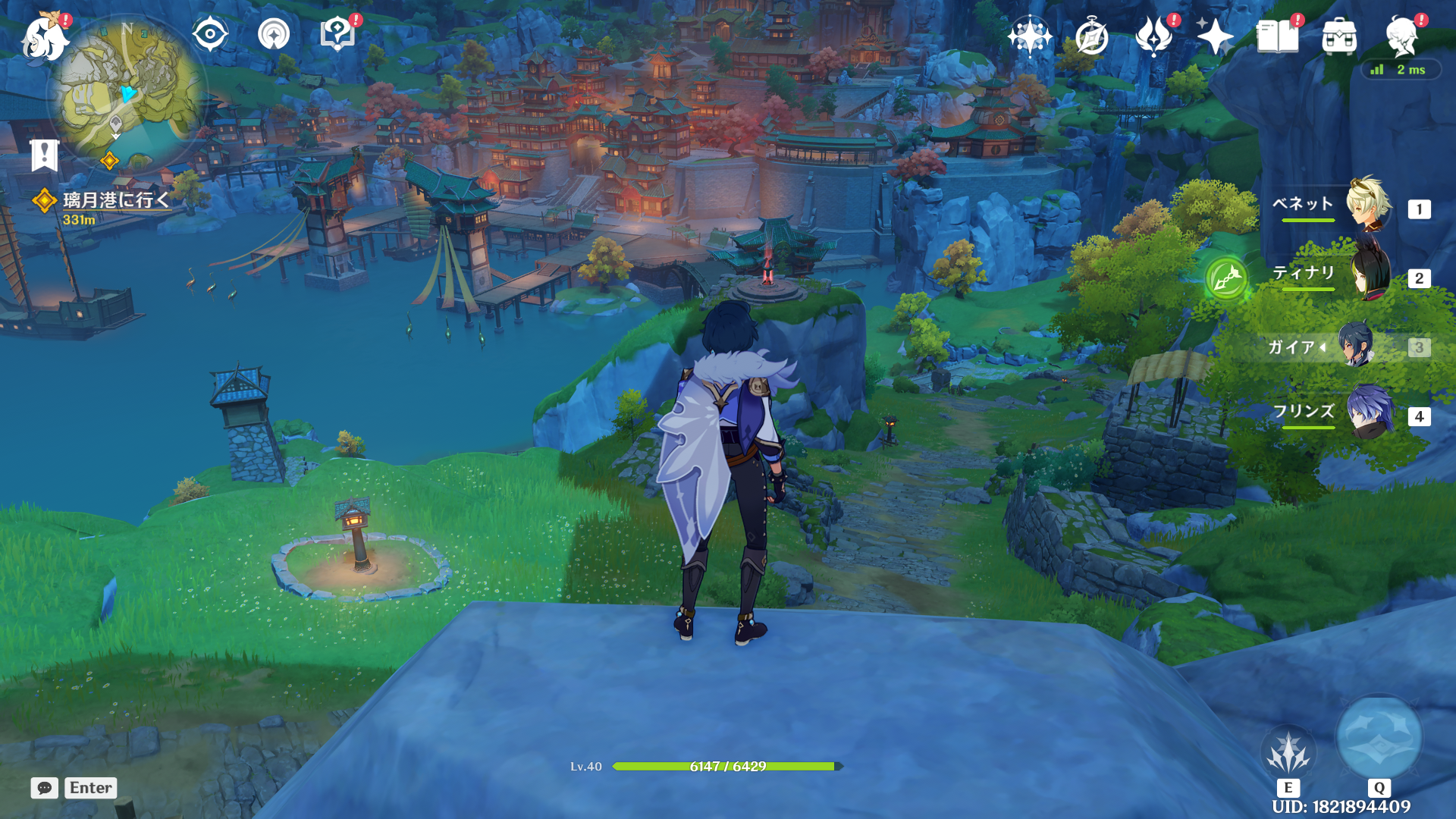Open the quest log exclamation bookmark
The height and width of the screenshot is (819, 1456).
click(x=45, y=155)
